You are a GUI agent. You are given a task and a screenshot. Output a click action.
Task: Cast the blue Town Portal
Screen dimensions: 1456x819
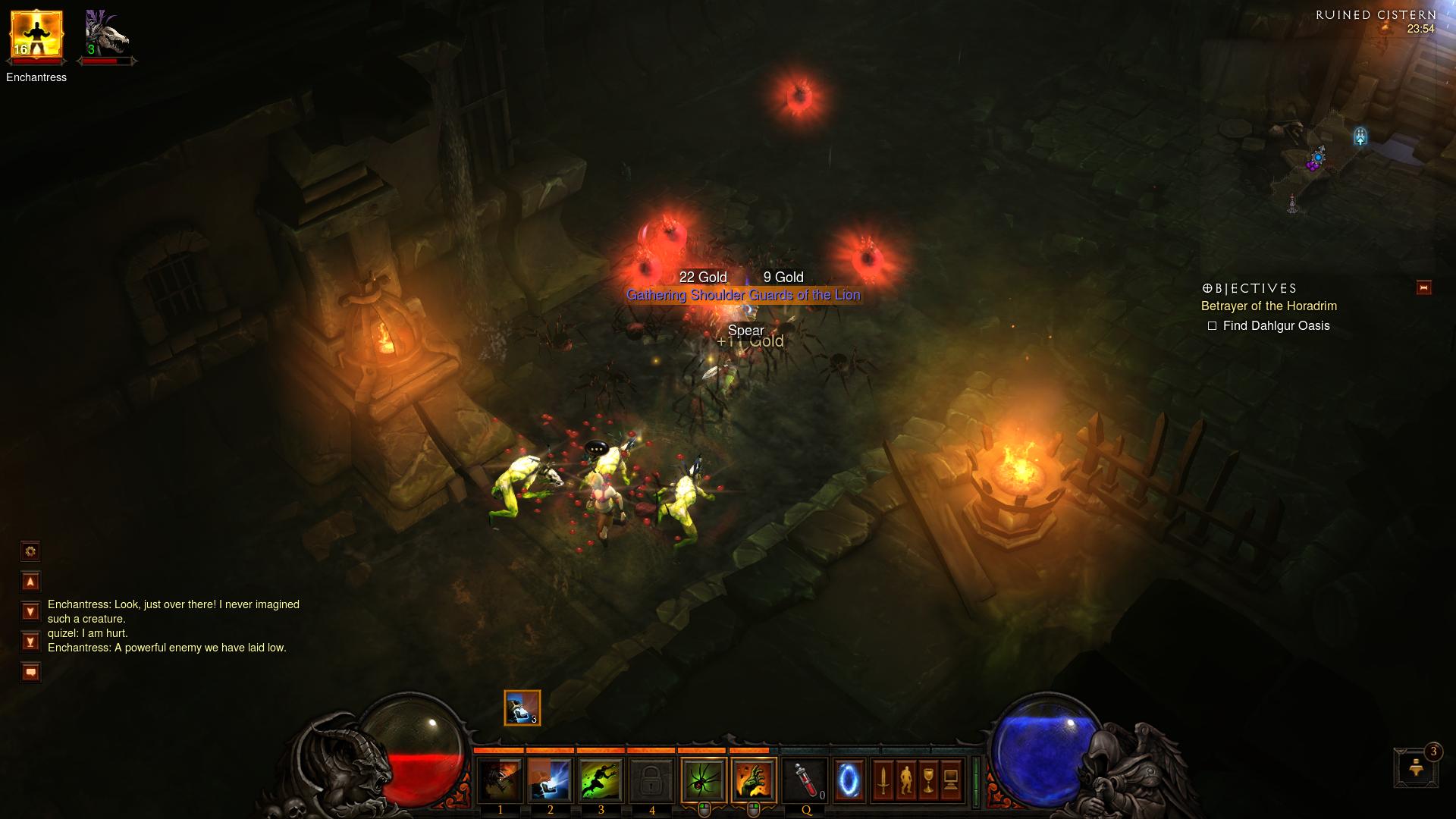tap(849, 780)
